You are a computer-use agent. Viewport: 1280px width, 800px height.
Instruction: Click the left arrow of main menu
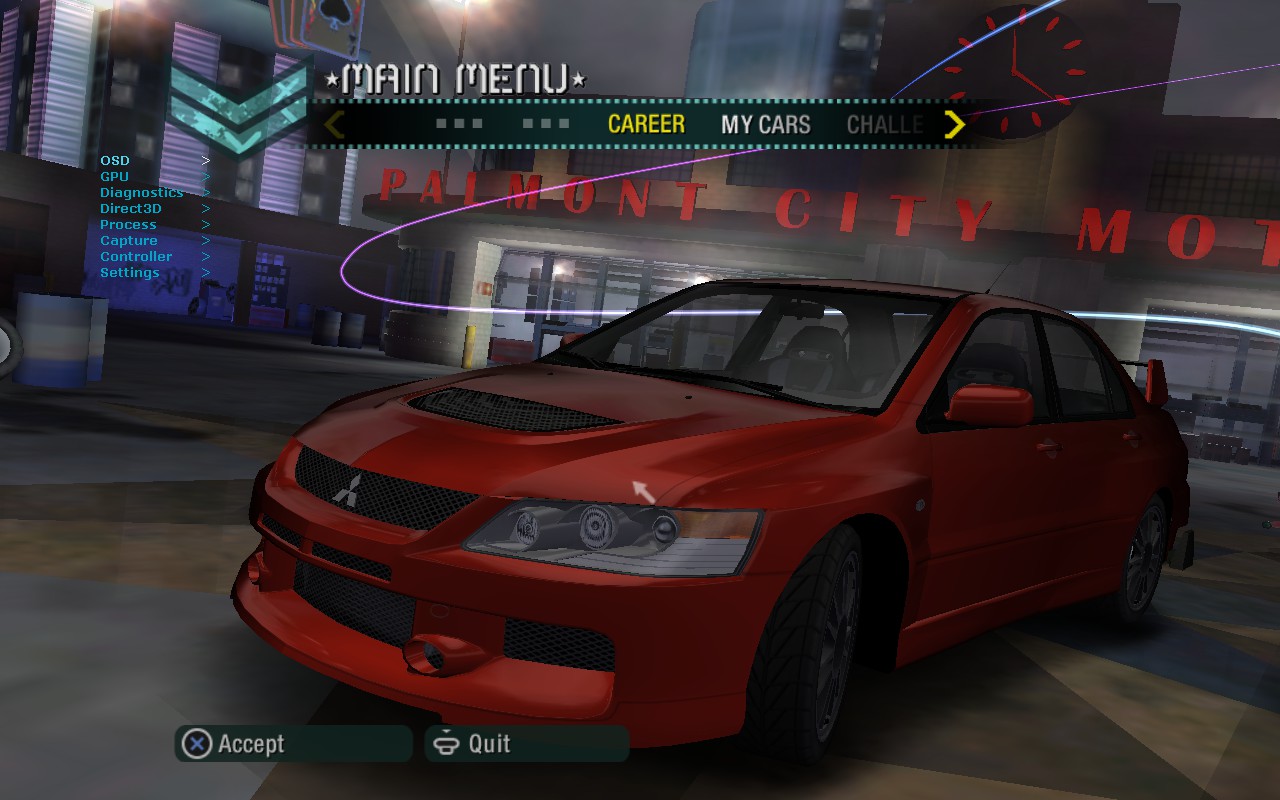[x=335, y=124]
